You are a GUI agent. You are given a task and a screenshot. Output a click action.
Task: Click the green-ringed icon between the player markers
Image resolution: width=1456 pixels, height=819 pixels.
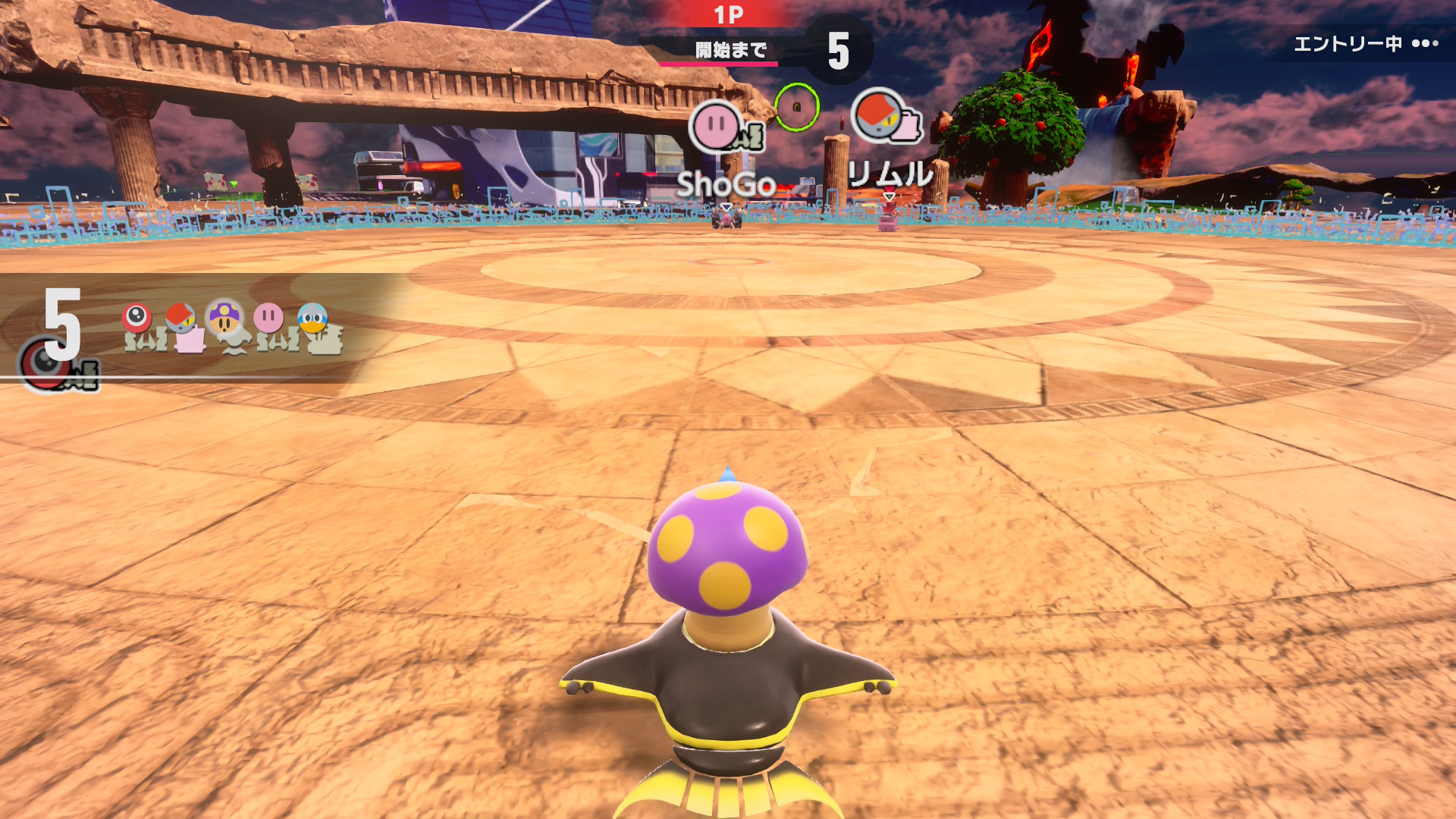(x=797, y=107)
